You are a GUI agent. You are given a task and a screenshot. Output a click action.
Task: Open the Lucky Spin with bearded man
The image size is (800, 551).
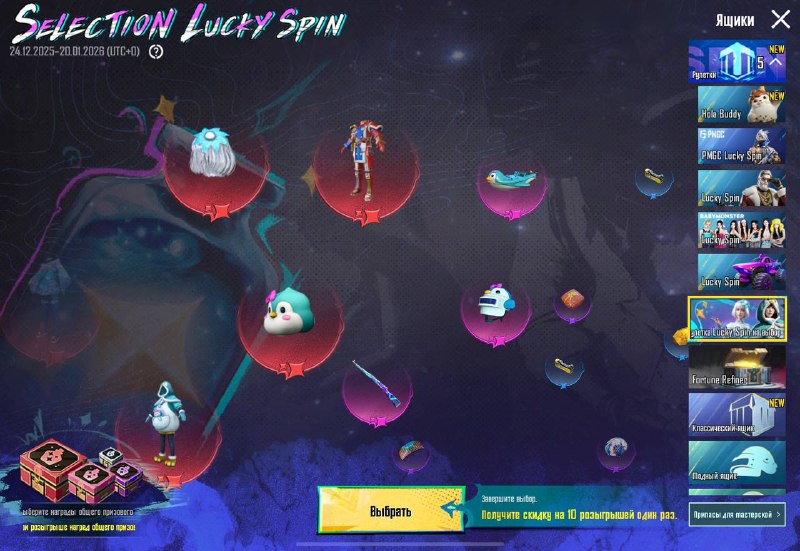[x=742, y=188]
